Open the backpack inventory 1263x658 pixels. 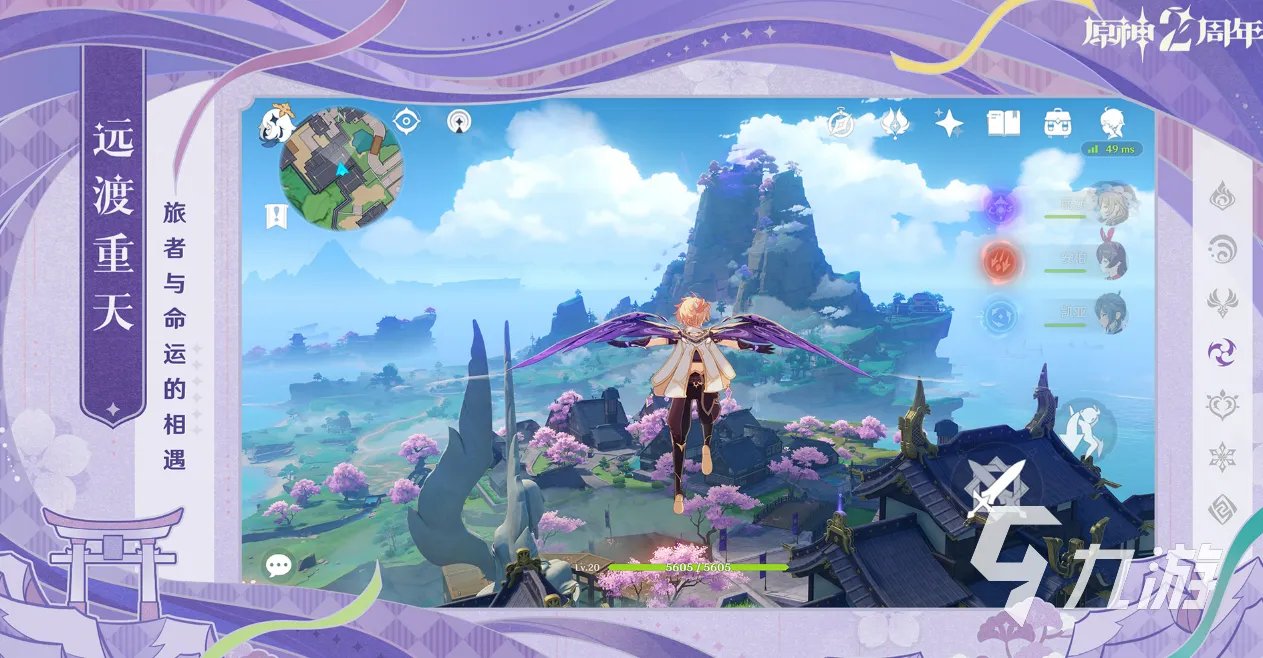[x=1057, y=123]
